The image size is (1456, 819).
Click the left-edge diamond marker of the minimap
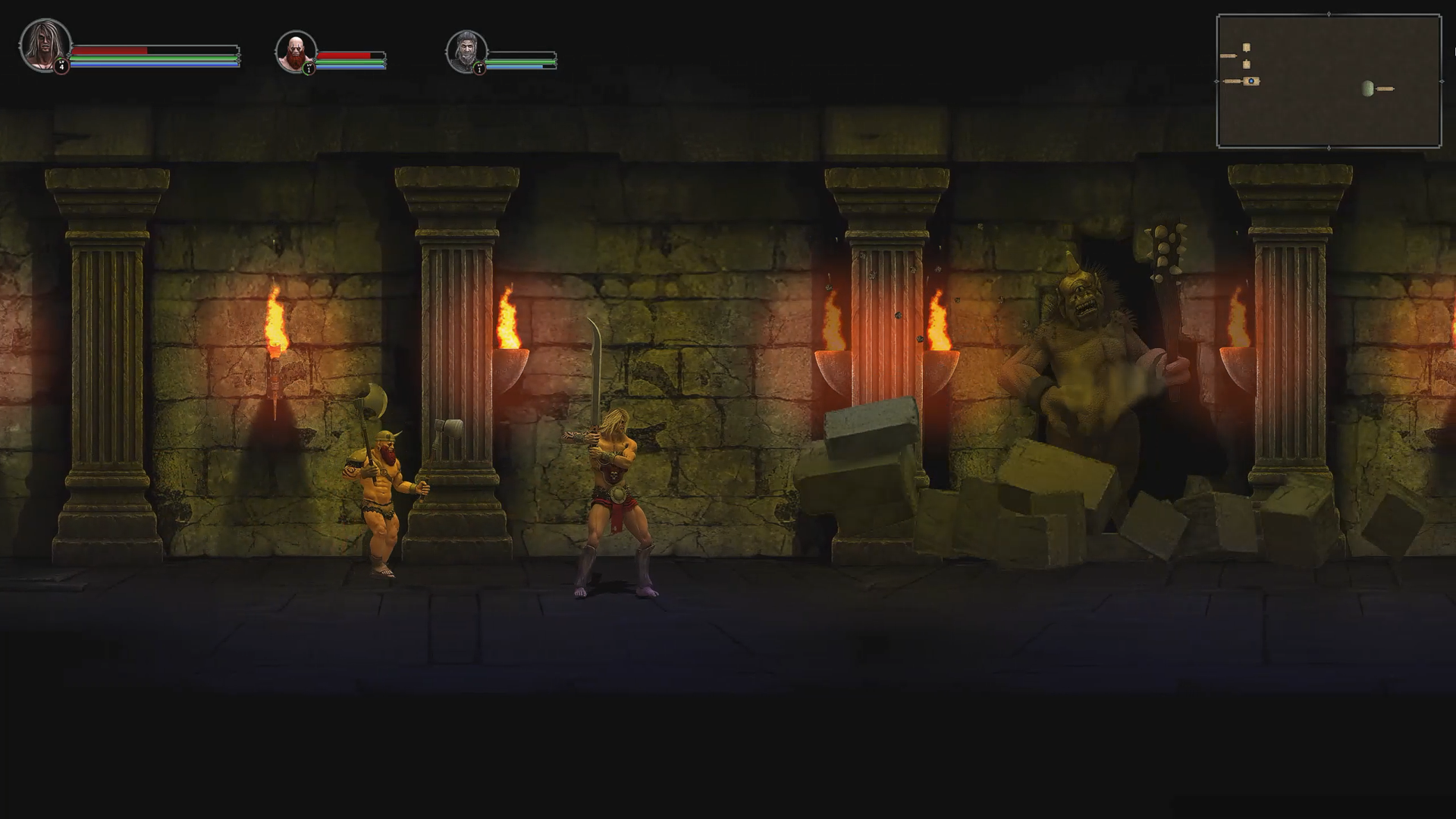tap(1216, 81)
